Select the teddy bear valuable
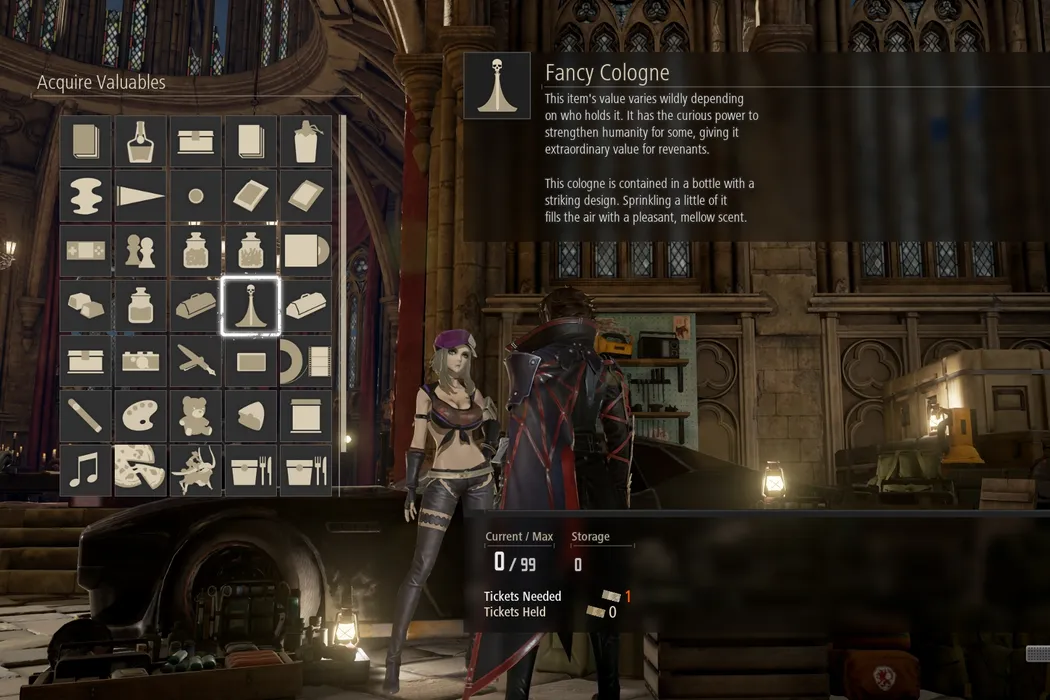Image resolution: width=1050 pixels, height=700 pixels. pyautogui.click(x=195, y=415)
